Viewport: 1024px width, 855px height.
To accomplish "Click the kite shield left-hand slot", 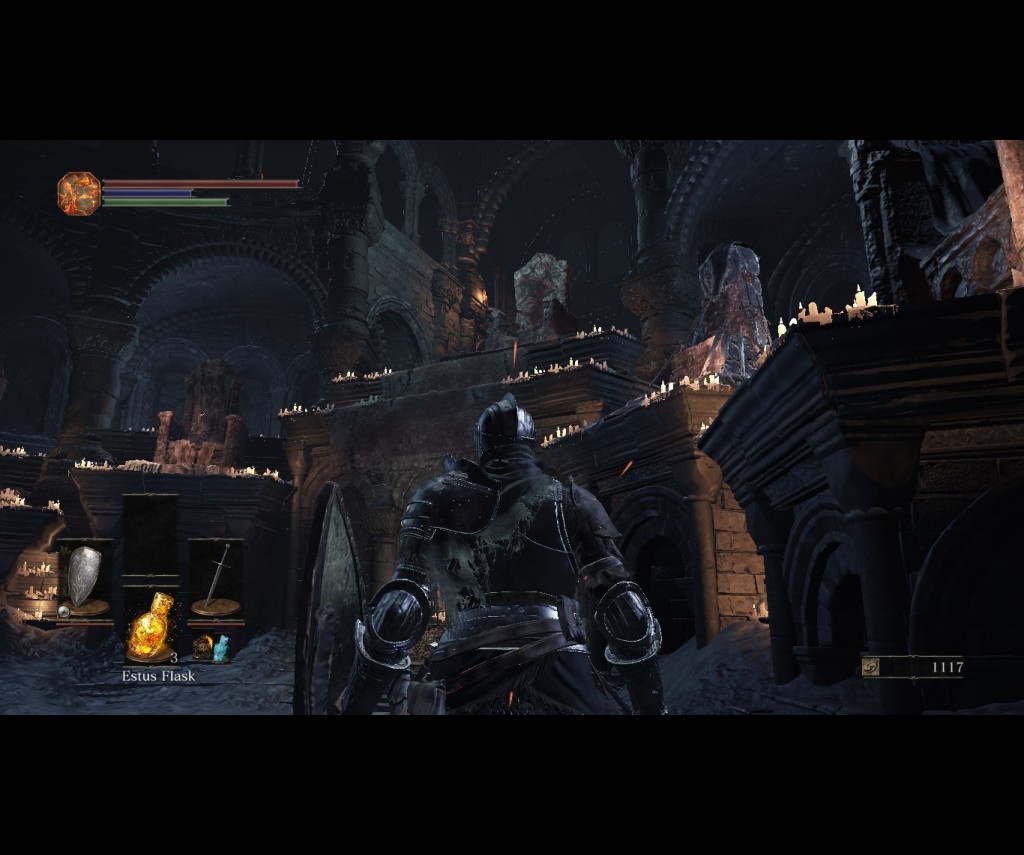I will click(x=84, y=579).
